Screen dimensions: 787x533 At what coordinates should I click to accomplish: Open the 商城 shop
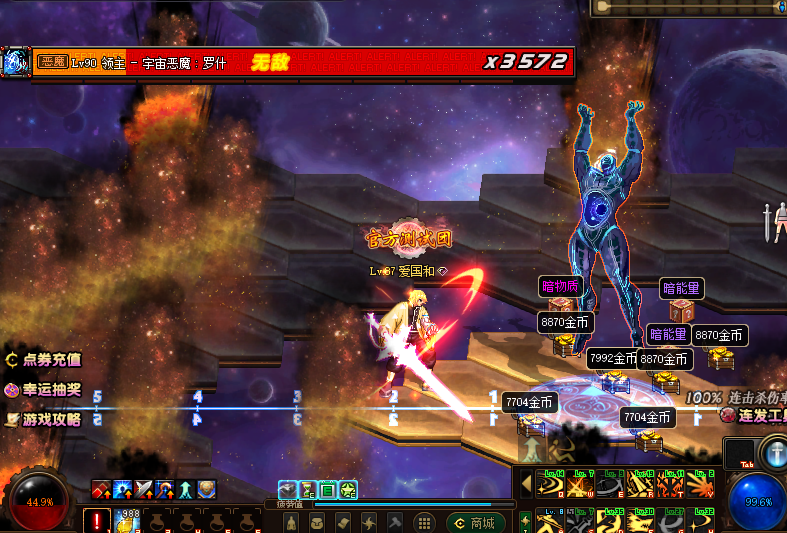[x=475, y=522]
